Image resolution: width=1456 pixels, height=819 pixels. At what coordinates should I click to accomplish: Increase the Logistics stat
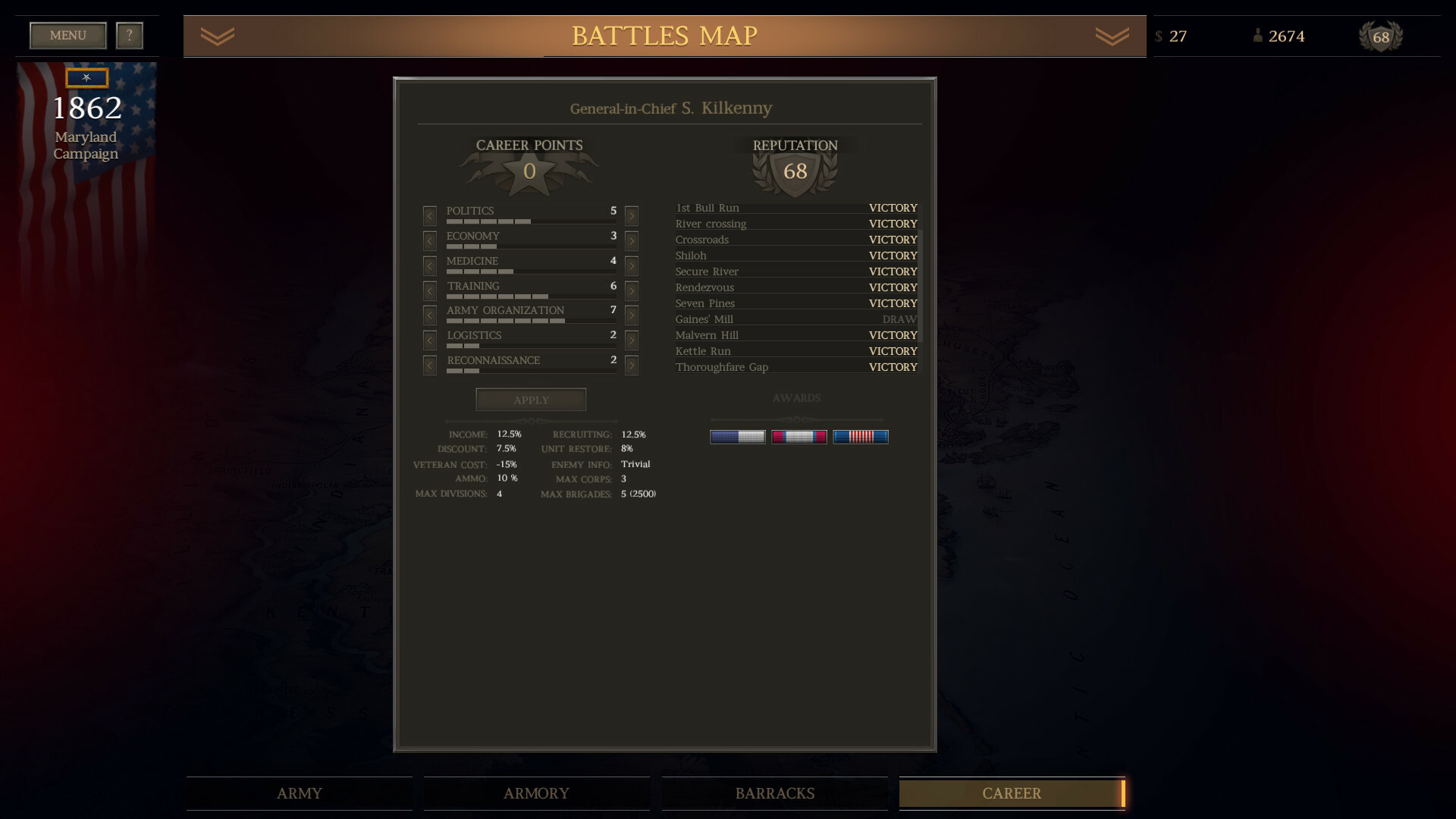(631, 340)
